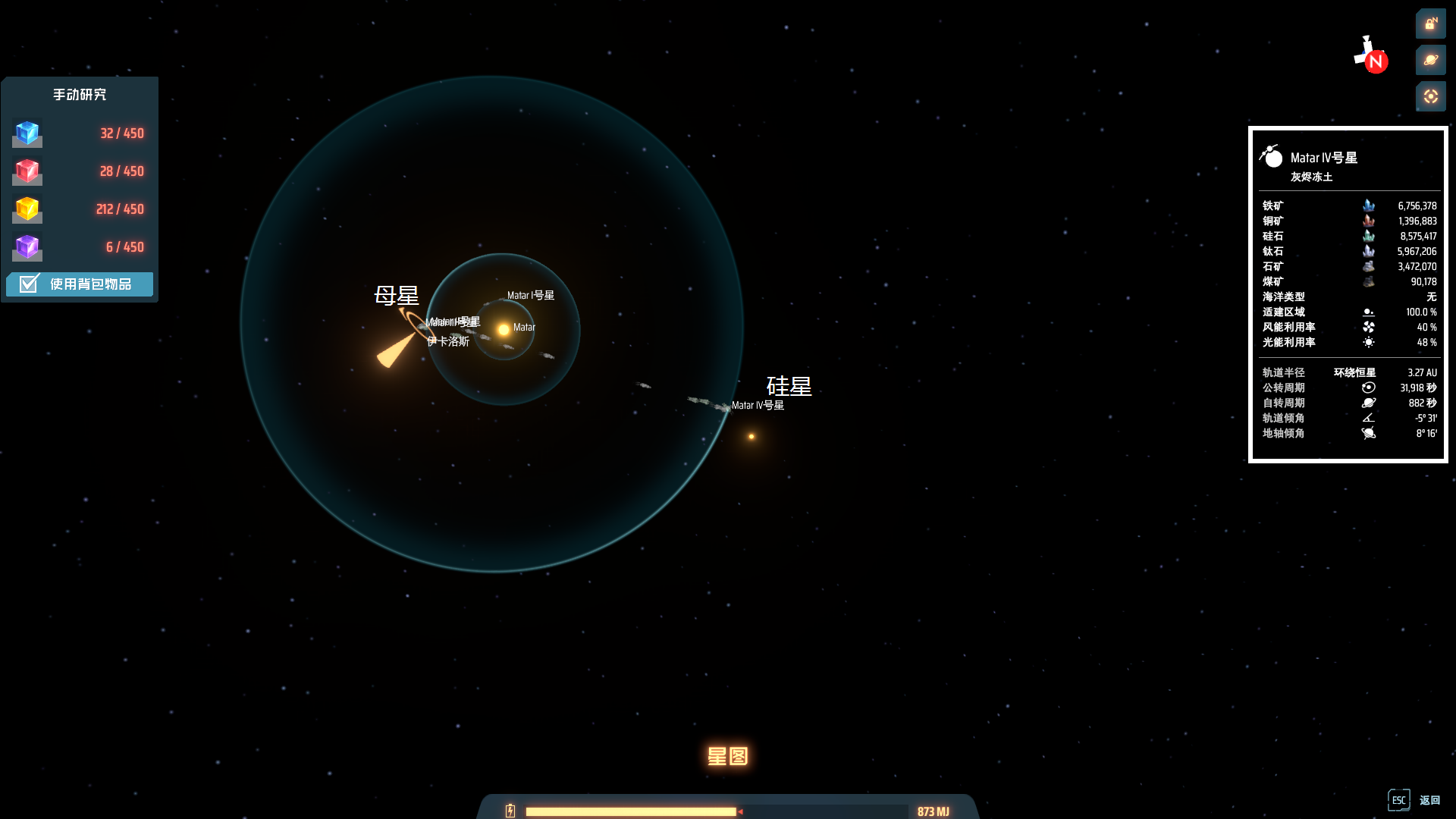The width and height of the screenshot is (1456, 819).
Task: Select the red matrix cube research row
Action: click(x=80, y=171)
